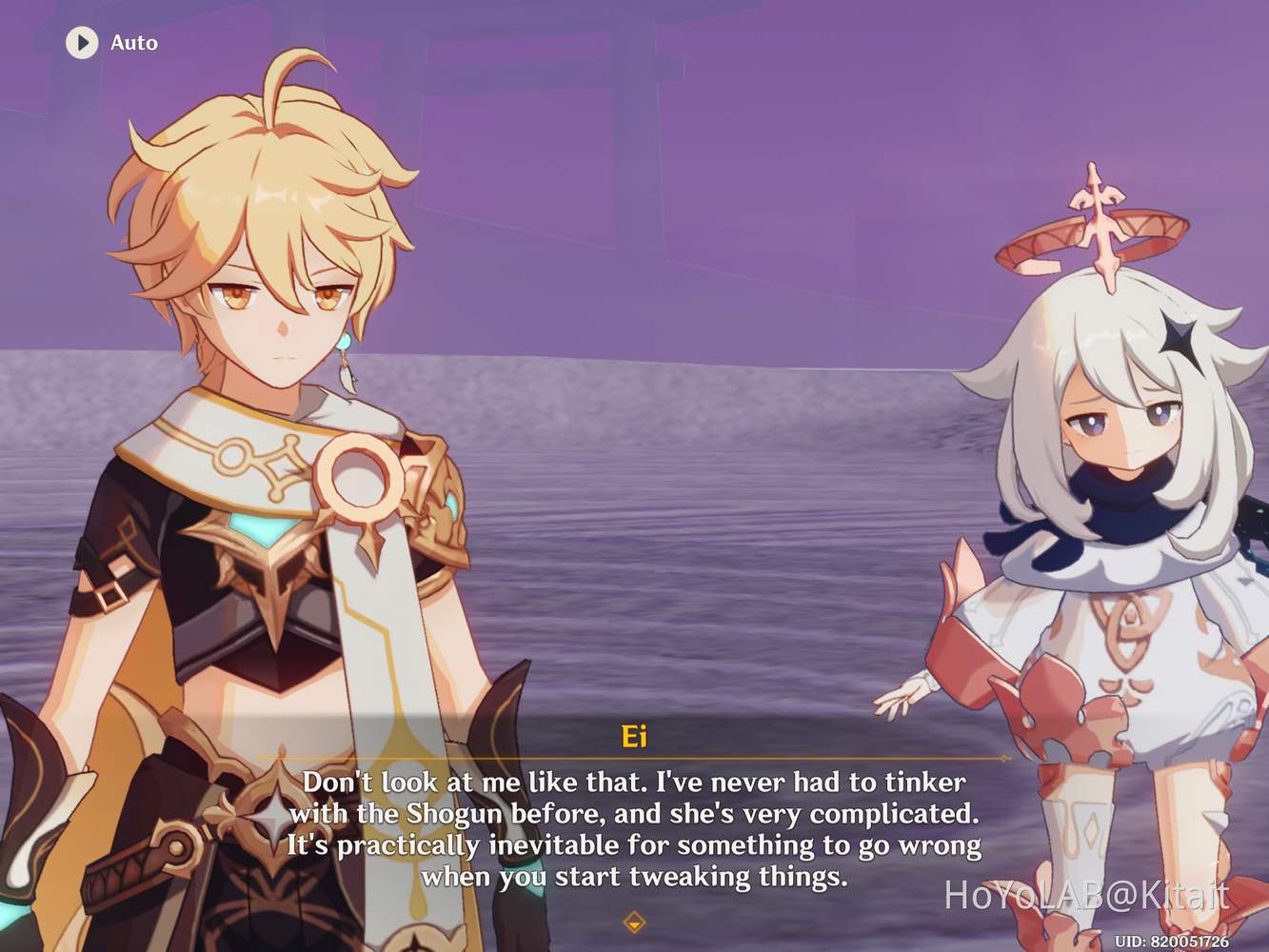The width and height of the screenshot is (1269, 952).
Task: Click the diamond marker to resume dialogue flow
Action: click(634, 922)
